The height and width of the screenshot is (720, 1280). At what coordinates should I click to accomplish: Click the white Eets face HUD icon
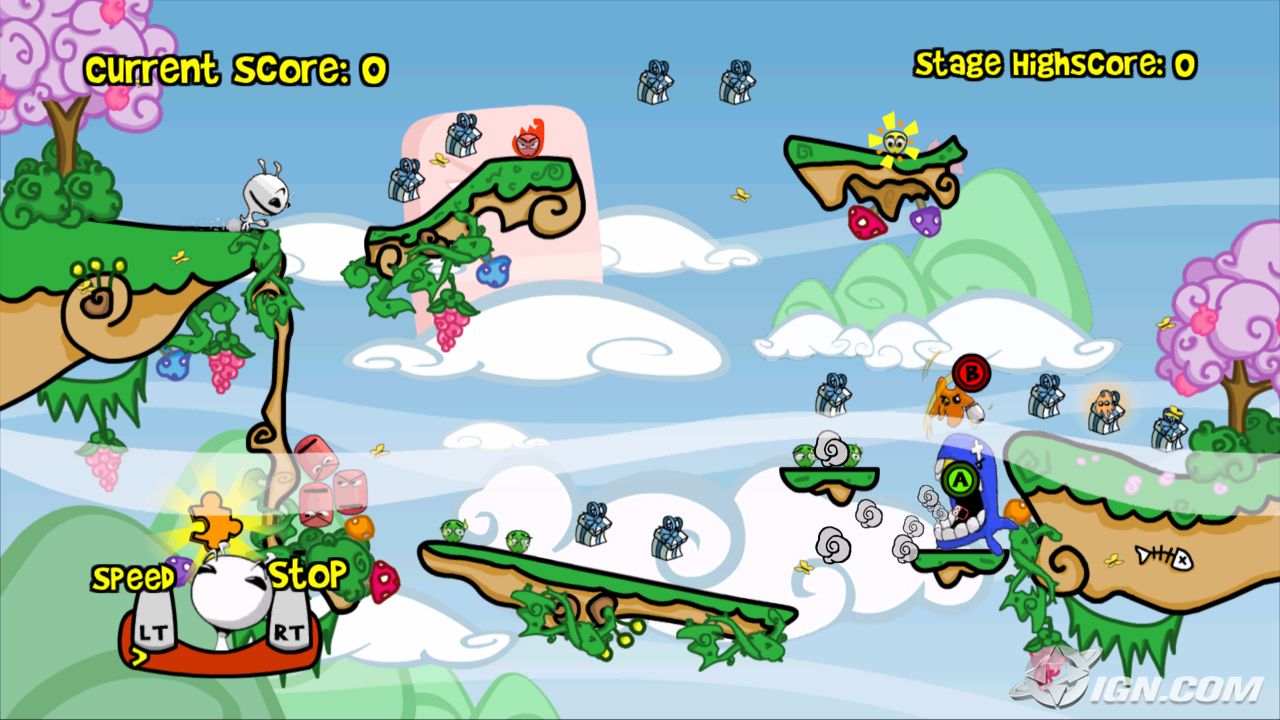(x=226, y=592)
